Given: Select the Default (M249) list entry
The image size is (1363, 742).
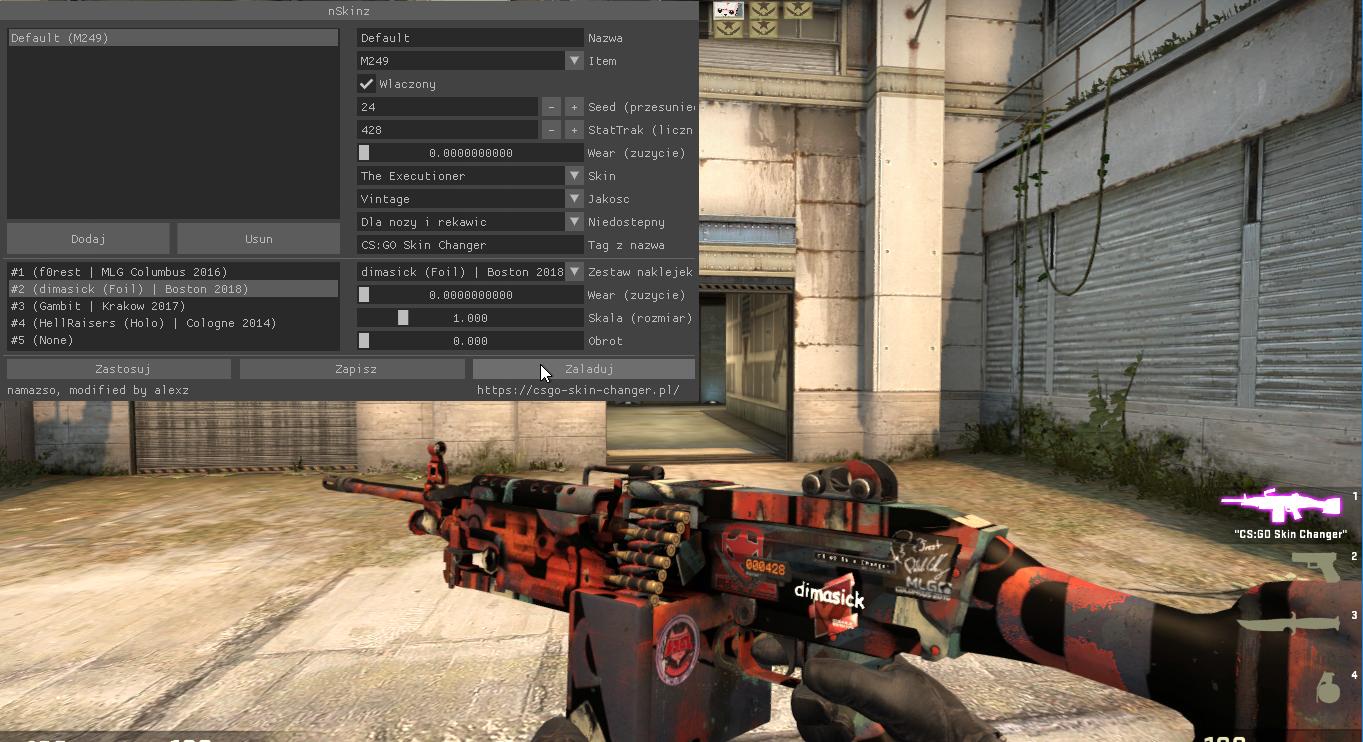Looking at the screenshot, I should point(172,38).
